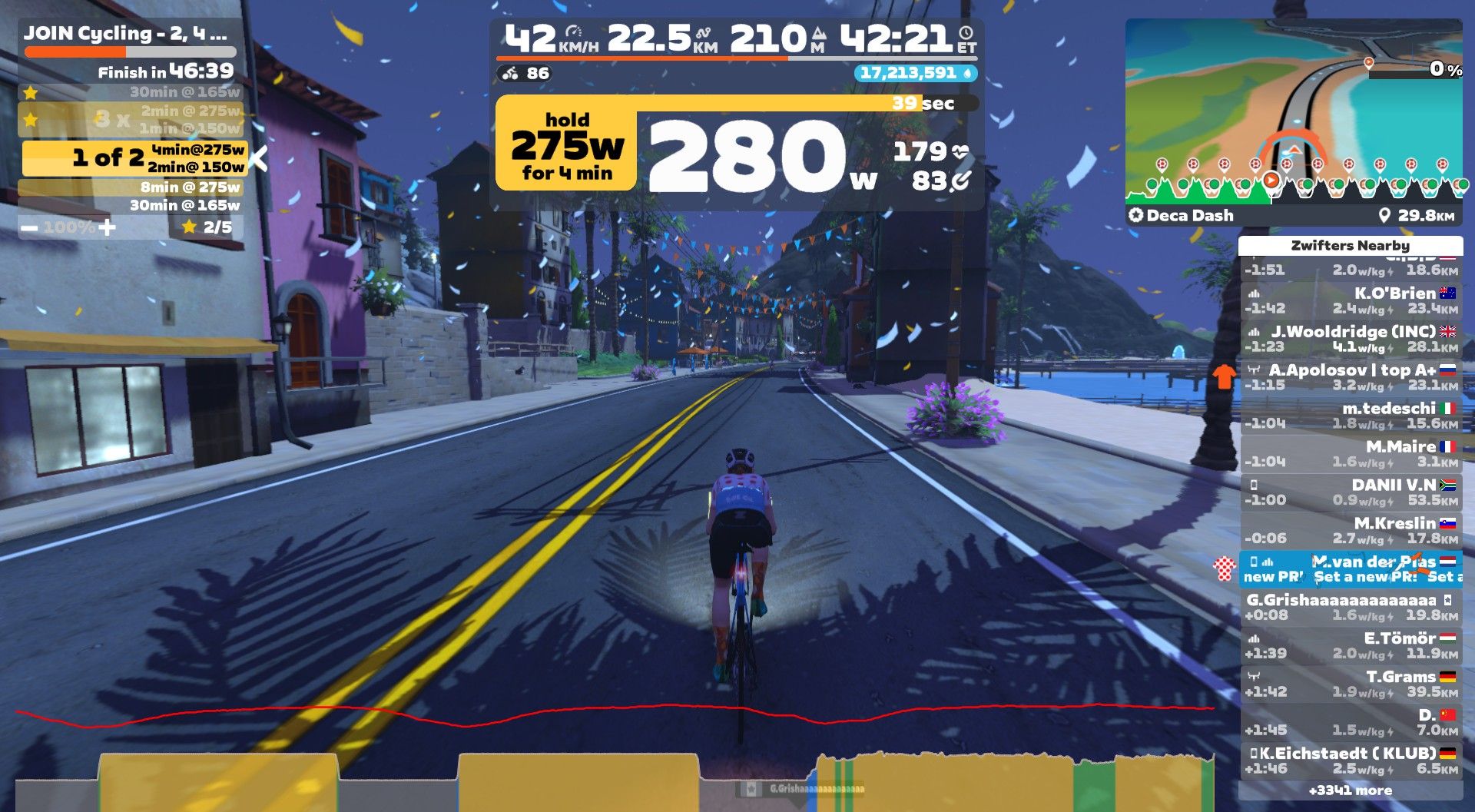Select G.Grishaaaaaaaaaaaaa rider row
The width and height of the screenshot is (1475, 812).
click(x=1351, y=608)
